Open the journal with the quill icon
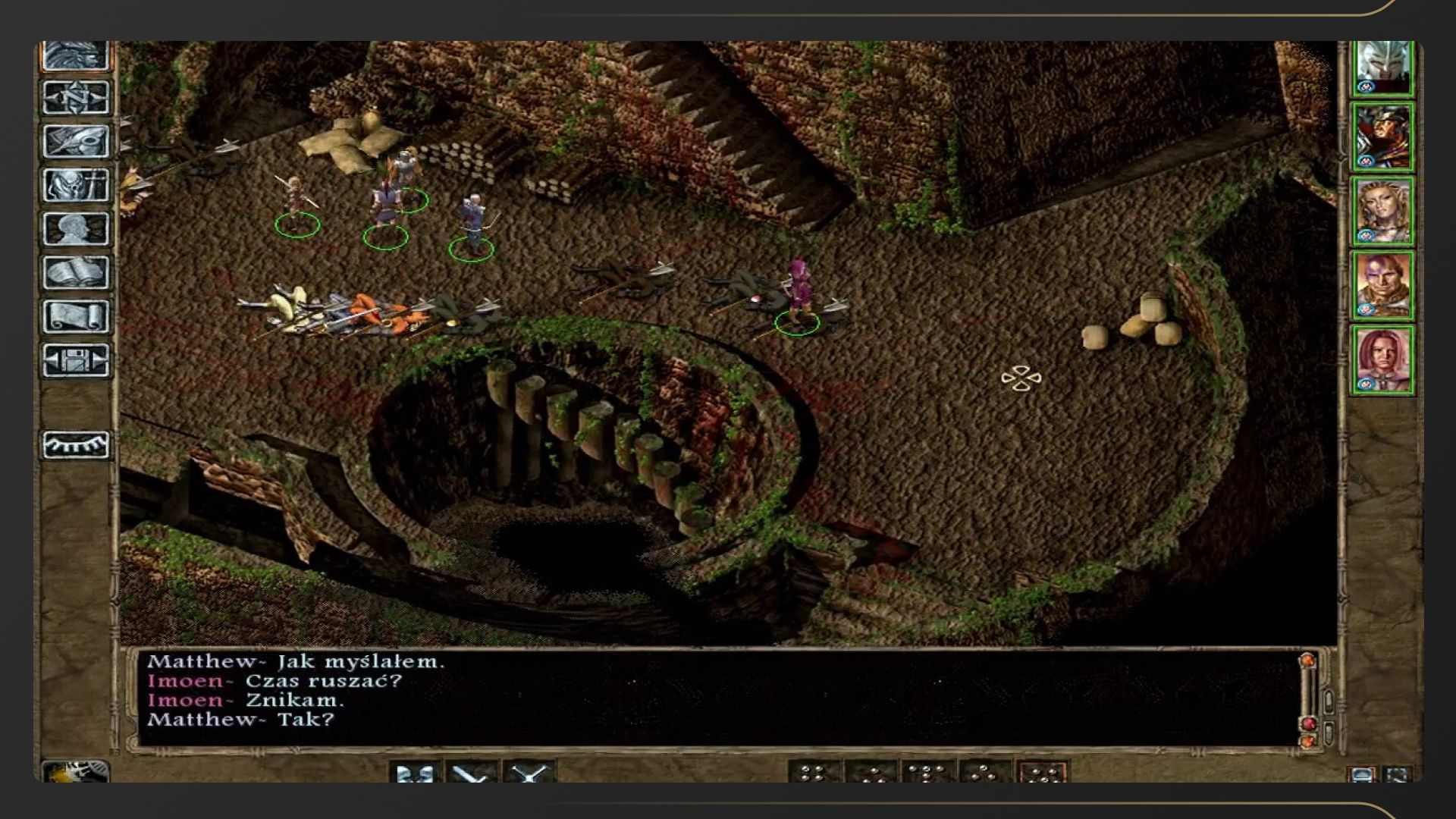Screen dimensions: 1456x819 click(76, 142)
